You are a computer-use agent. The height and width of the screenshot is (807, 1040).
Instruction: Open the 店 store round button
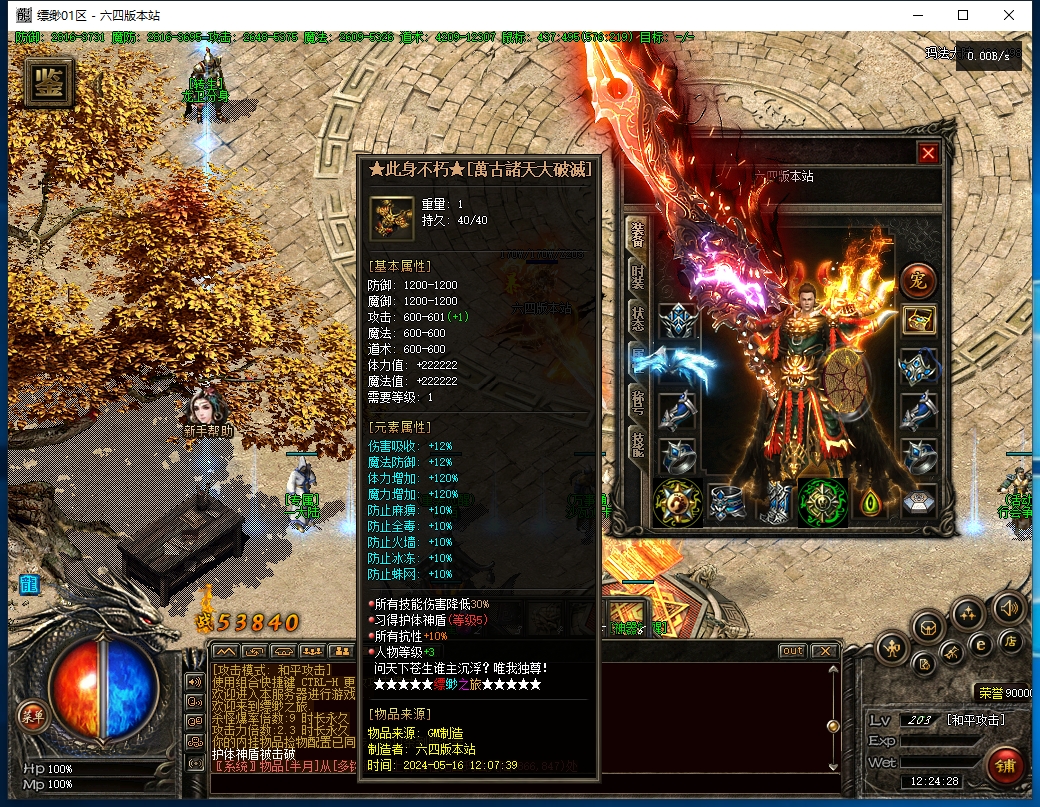click(x=1012, y=640)
